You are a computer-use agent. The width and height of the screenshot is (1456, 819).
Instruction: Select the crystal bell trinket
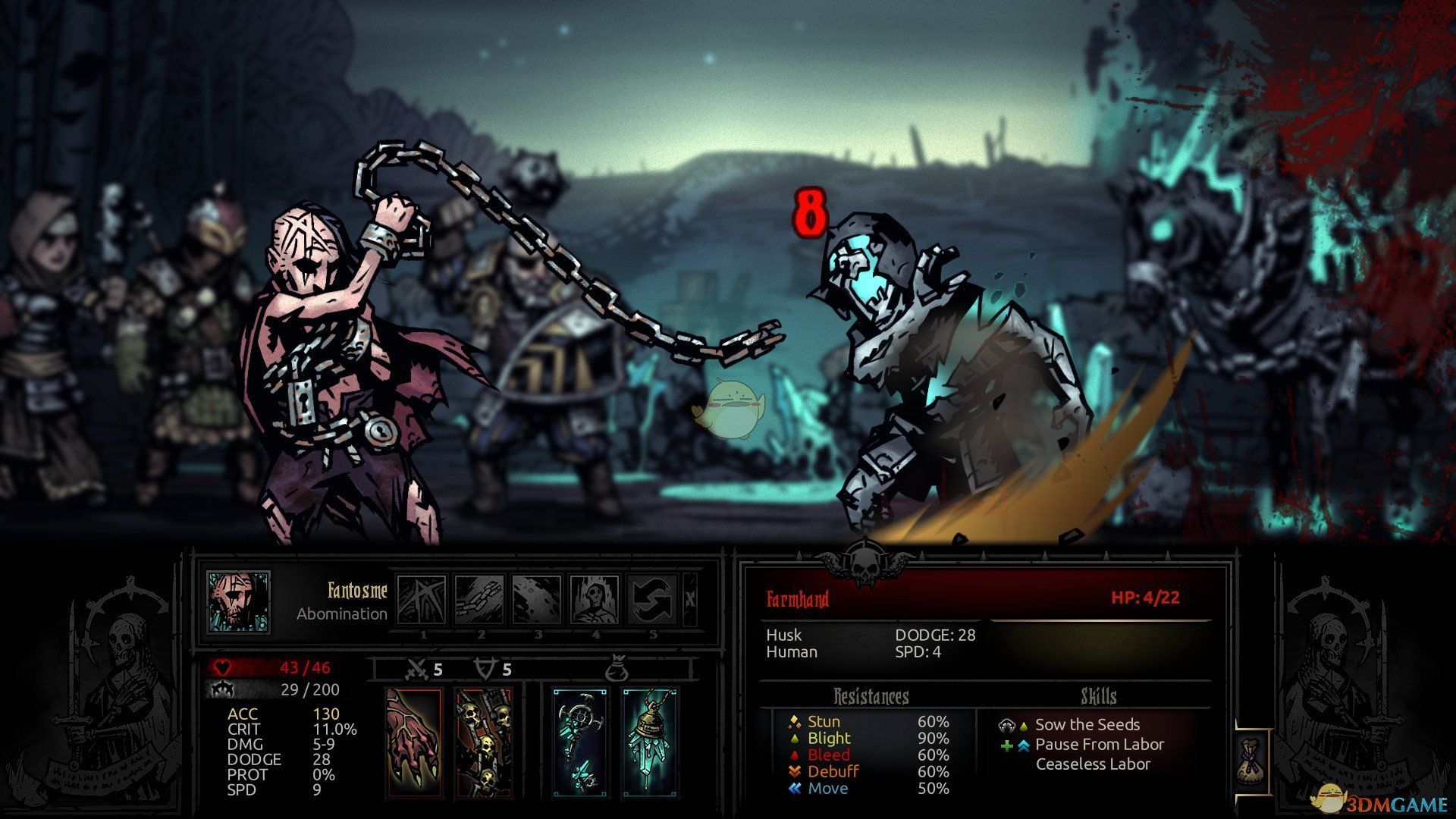[x=650, y=742]
